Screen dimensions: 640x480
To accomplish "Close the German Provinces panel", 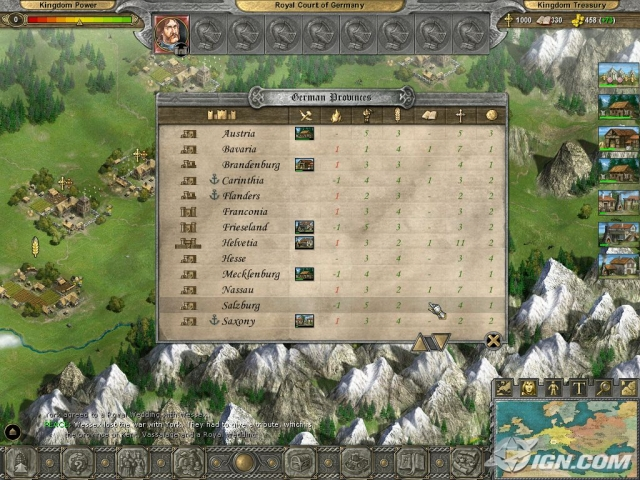I will coord(493,340).
